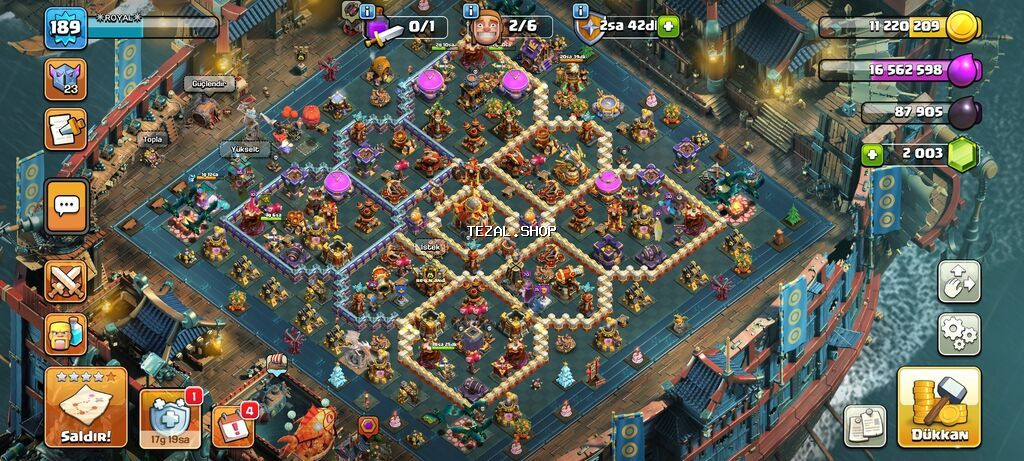
Task: Start an attack with the Saldır! button
Action: click(85, 407)
